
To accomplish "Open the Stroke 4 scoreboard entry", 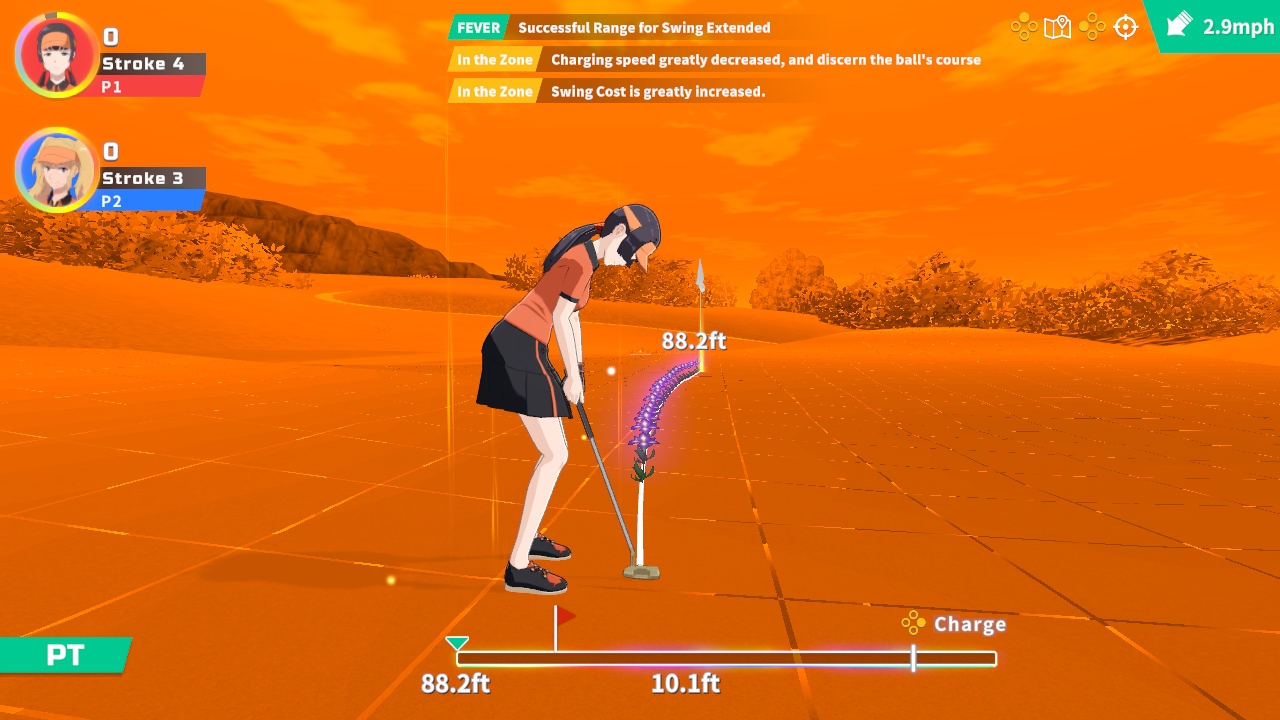I will tap(150, 63).
